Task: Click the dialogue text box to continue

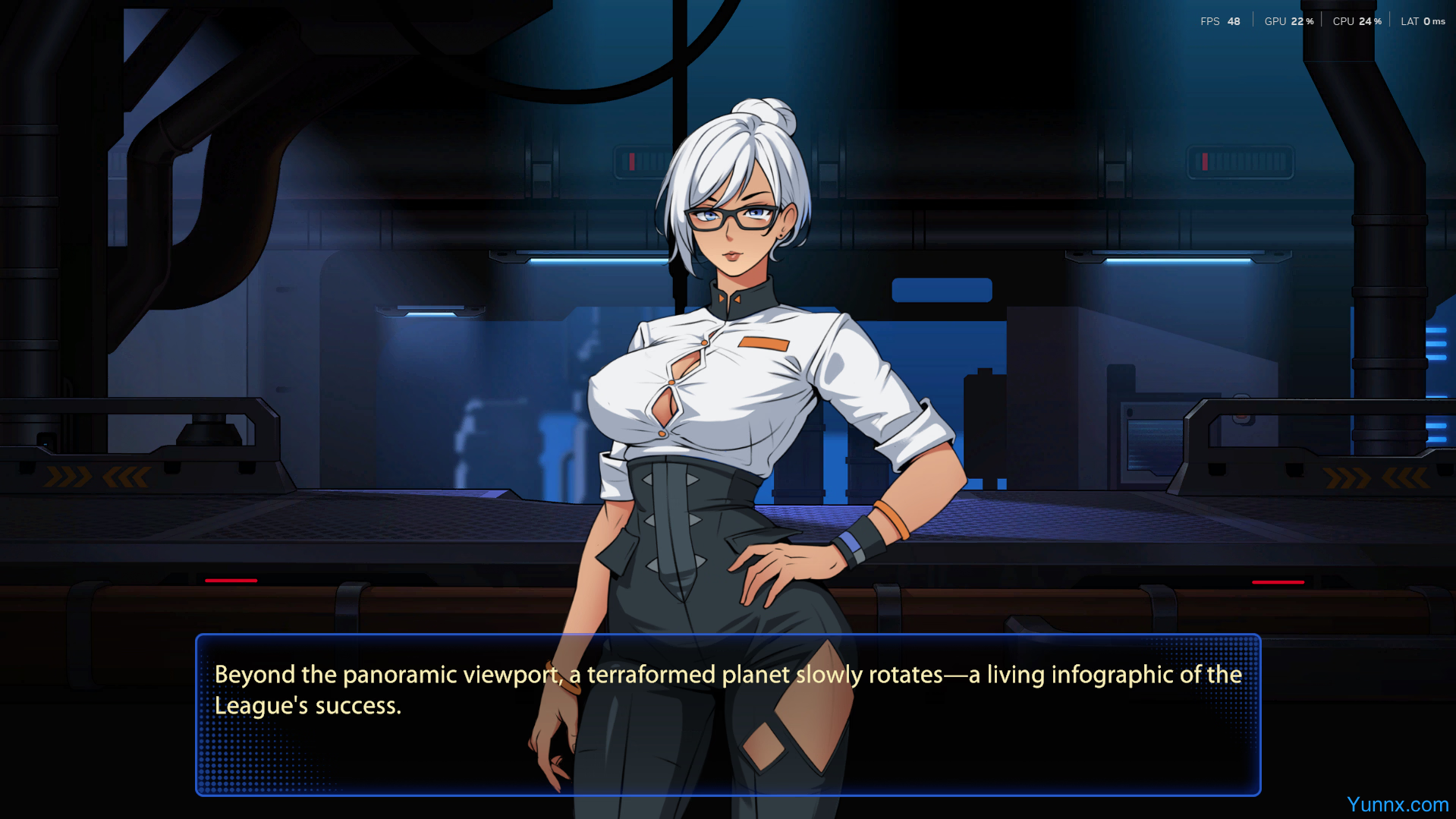Action: (x=728, y=714)
